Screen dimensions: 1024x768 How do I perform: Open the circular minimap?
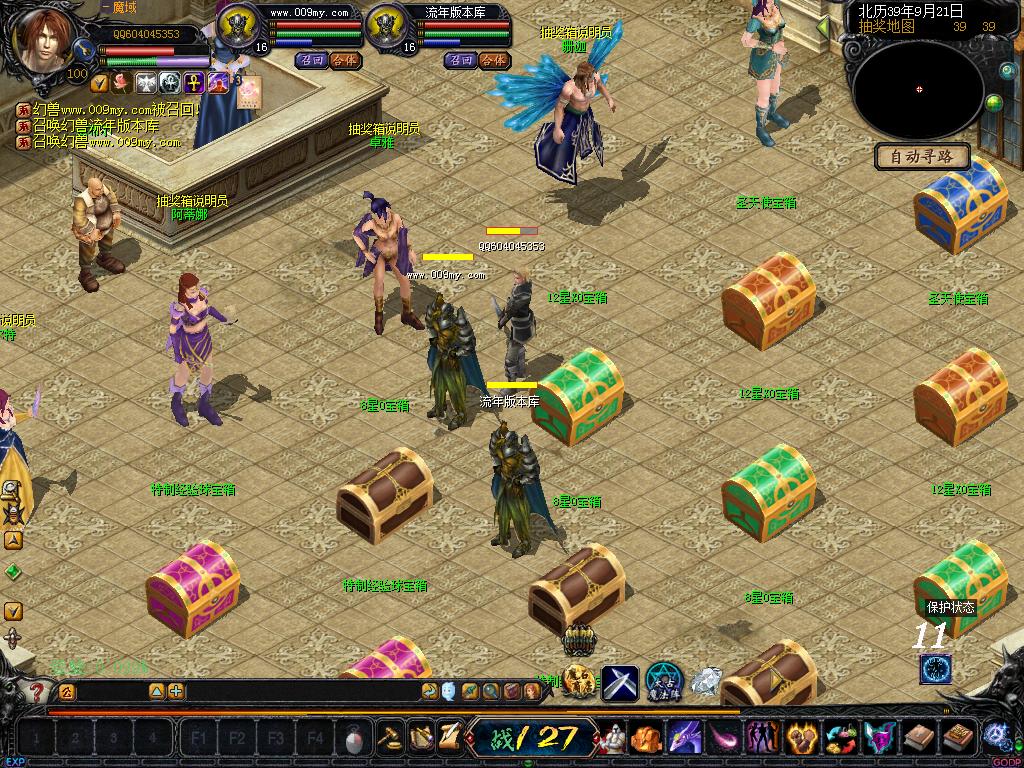[x=918, y=89]
